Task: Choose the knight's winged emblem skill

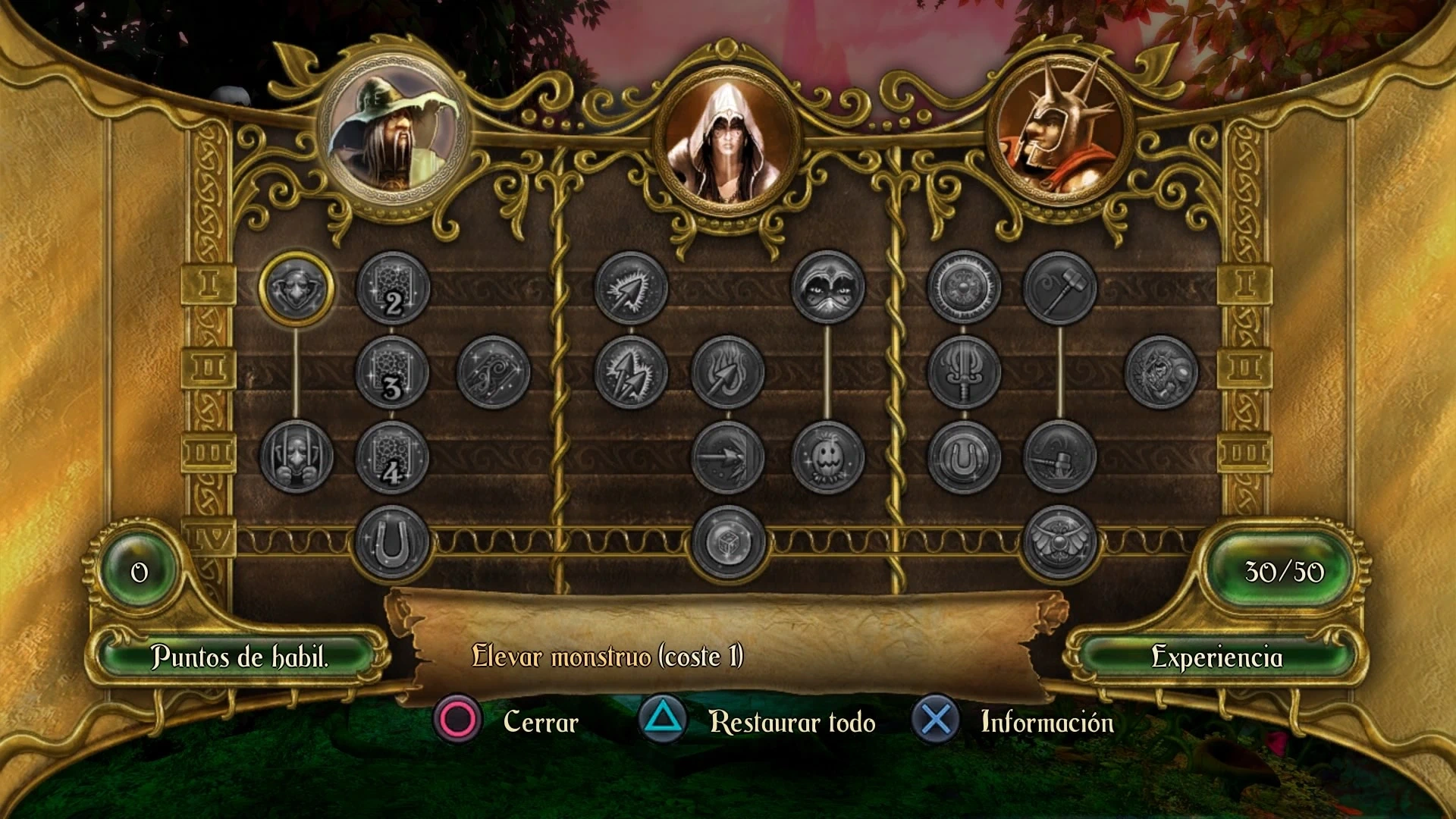Action: click(x=1059, y=542)
